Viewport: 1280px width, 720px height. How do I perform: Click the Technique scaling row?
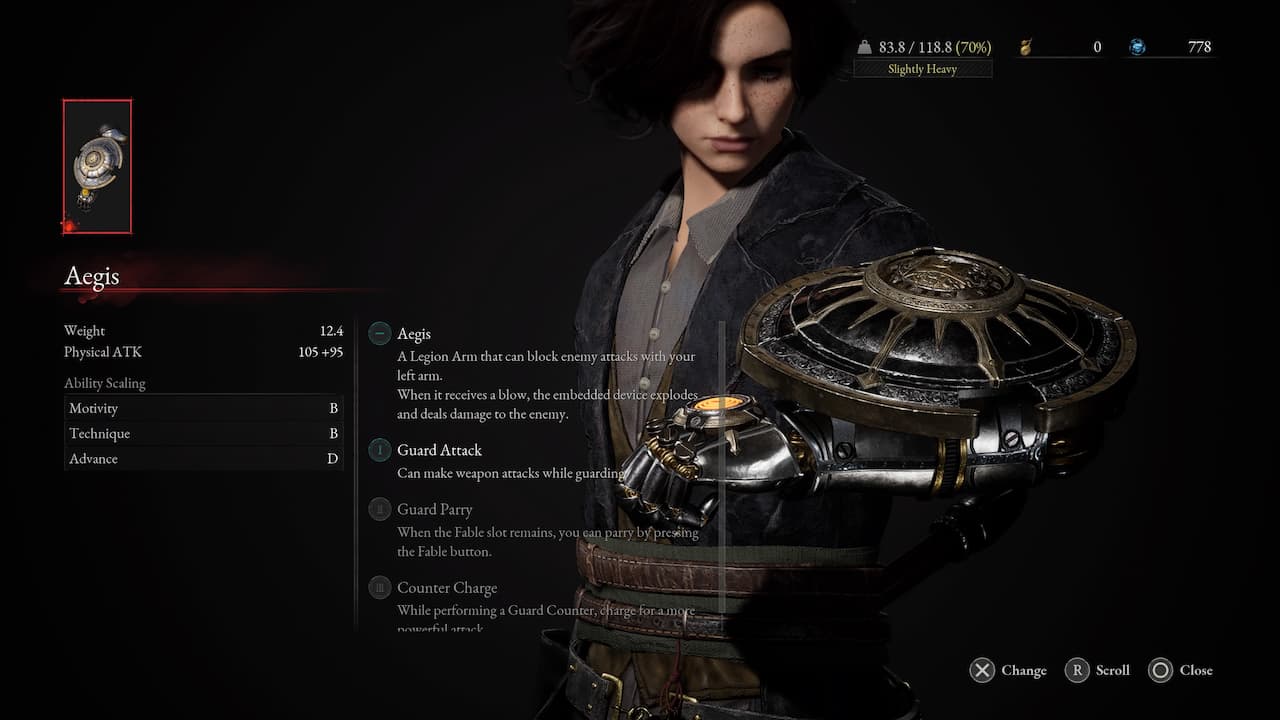(x=203, y=434)
